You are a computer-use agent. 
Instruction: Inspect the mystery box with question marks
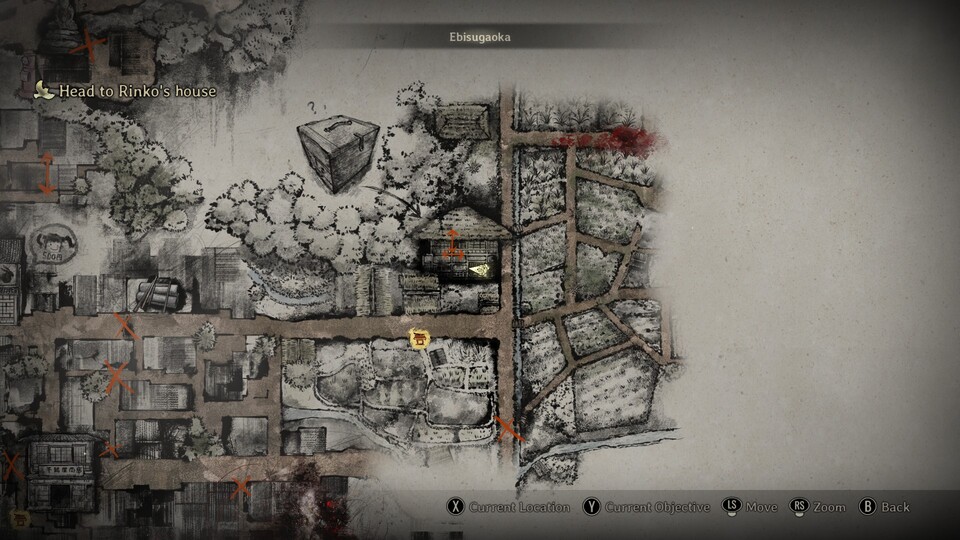[x=339, y=153]
